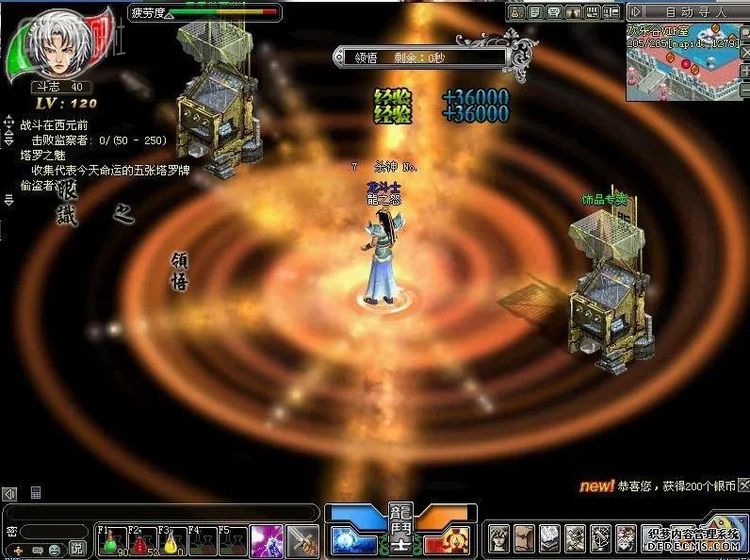Click the 自动寻人 auto-find button

[x=690, y=12]
